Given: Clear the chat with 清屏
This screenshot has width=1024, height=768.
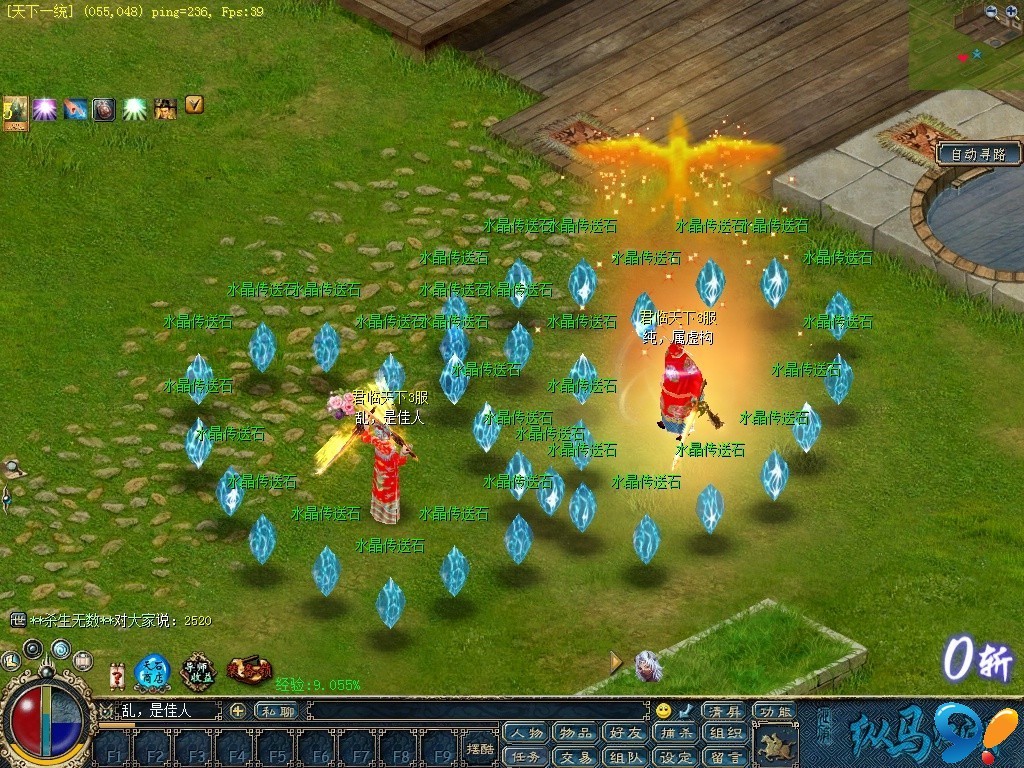Looking at the screenshot, I should 725,711.
